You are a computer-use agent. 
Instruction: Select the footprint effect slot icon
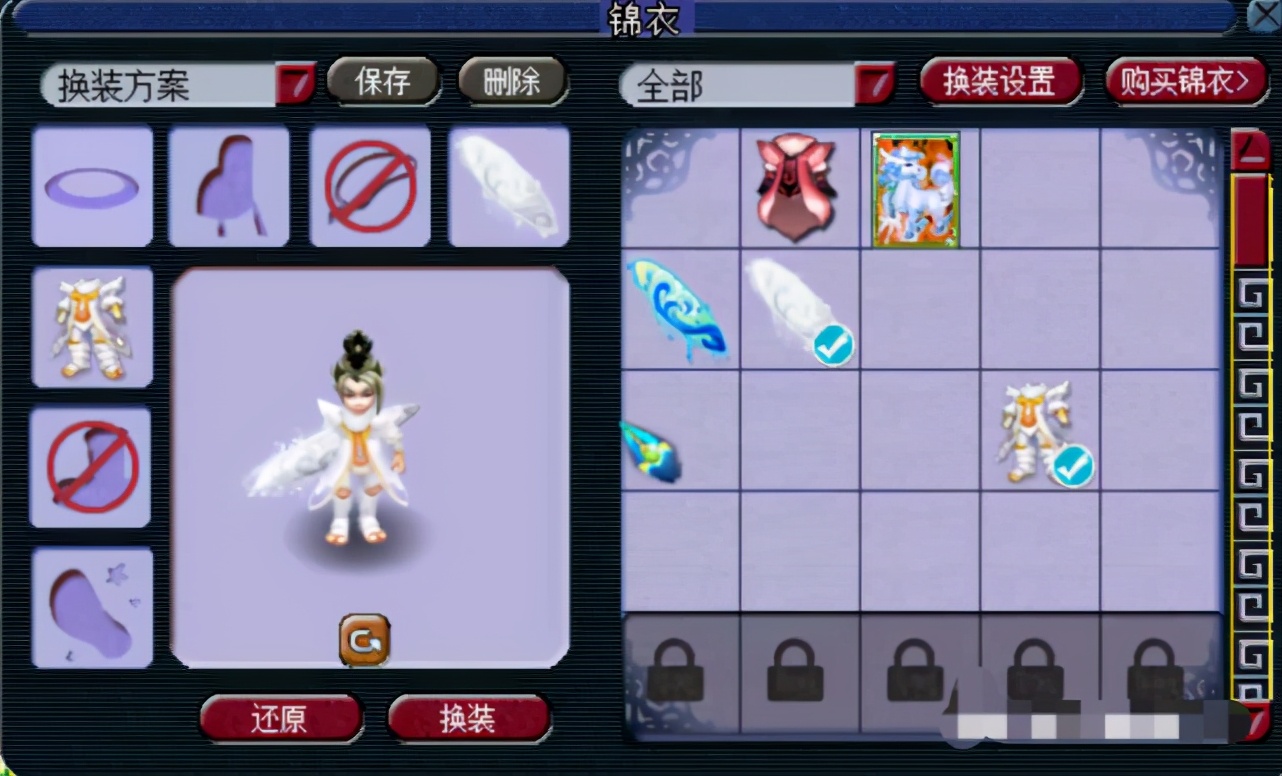[92, 606]
